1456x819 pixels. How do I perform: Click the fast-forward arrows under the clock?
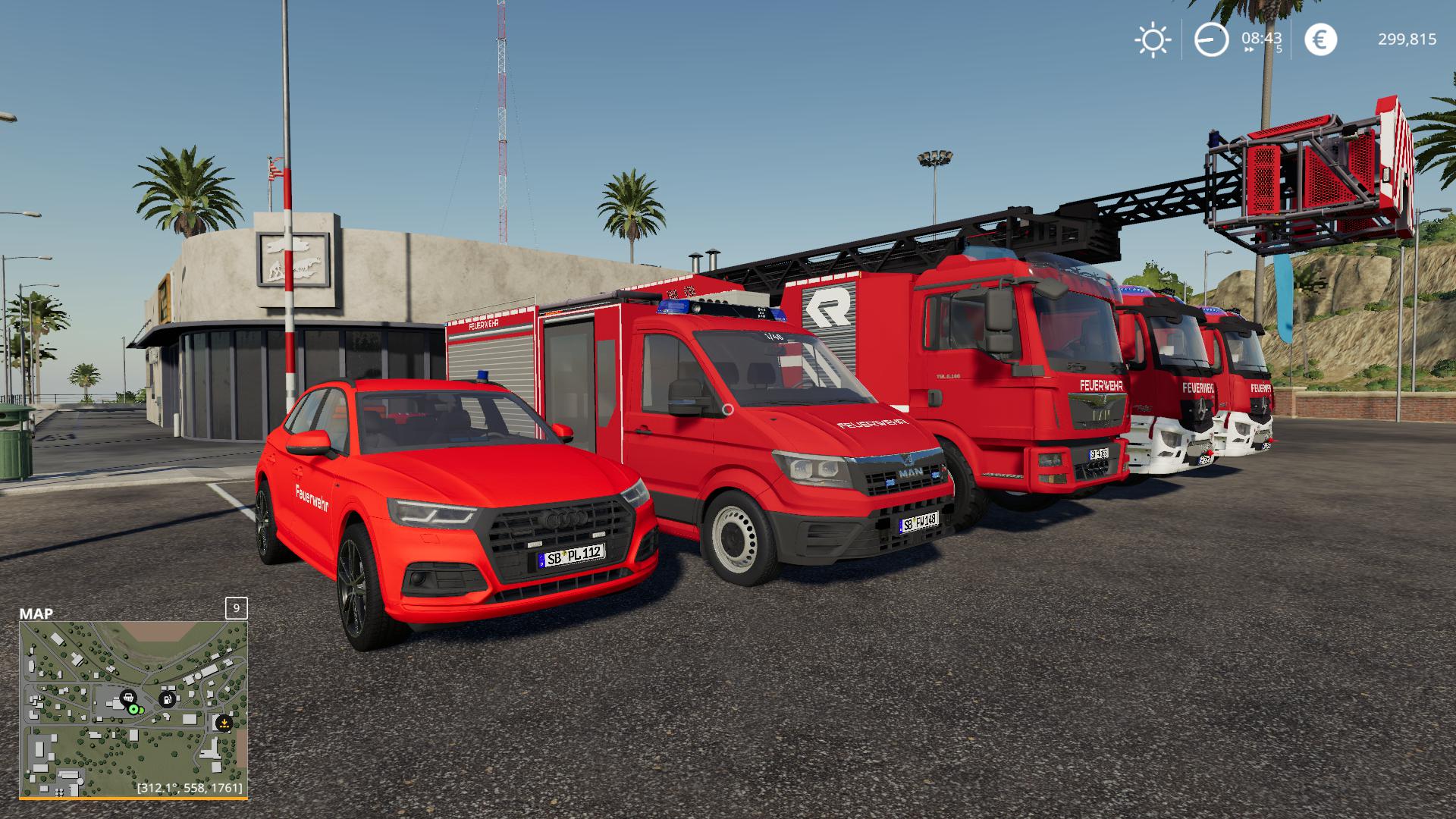coord(1249,49)
